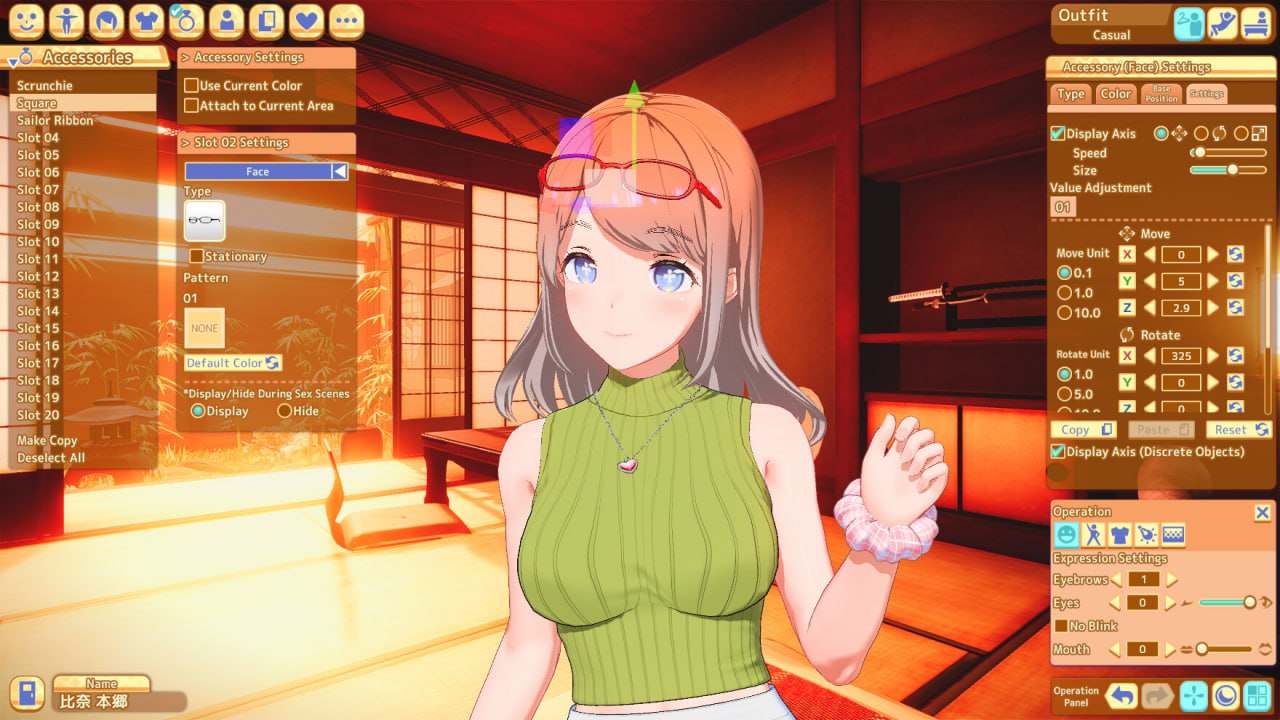Select the pose icon in the Operation panel

[1093, 534]
